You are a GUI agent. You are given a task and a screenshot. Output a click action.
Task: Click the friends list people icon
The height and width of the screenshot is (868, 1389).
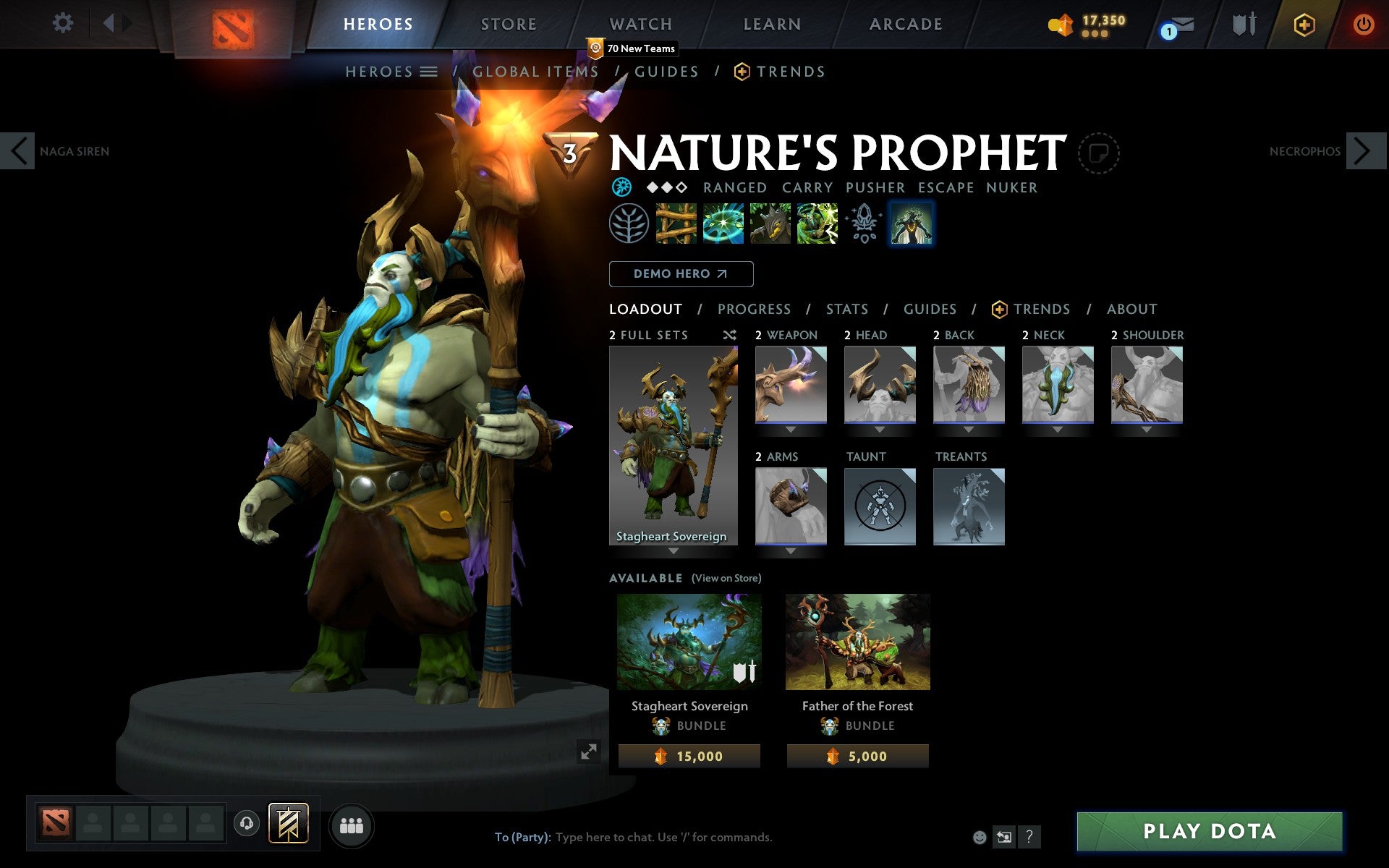click(352, 825)
